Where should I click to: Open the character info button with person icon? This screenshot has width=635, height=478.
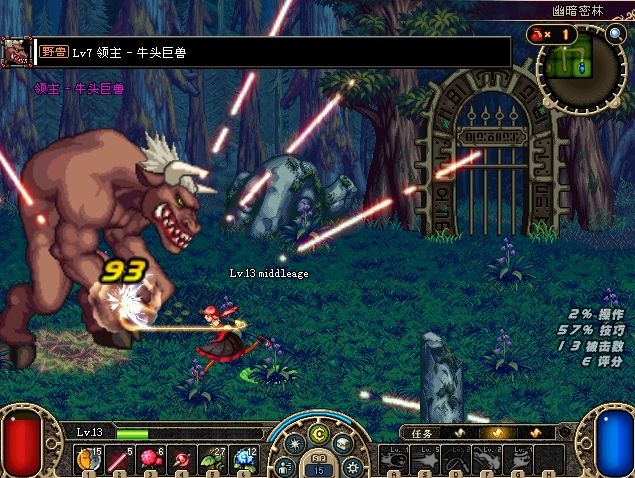286,466
